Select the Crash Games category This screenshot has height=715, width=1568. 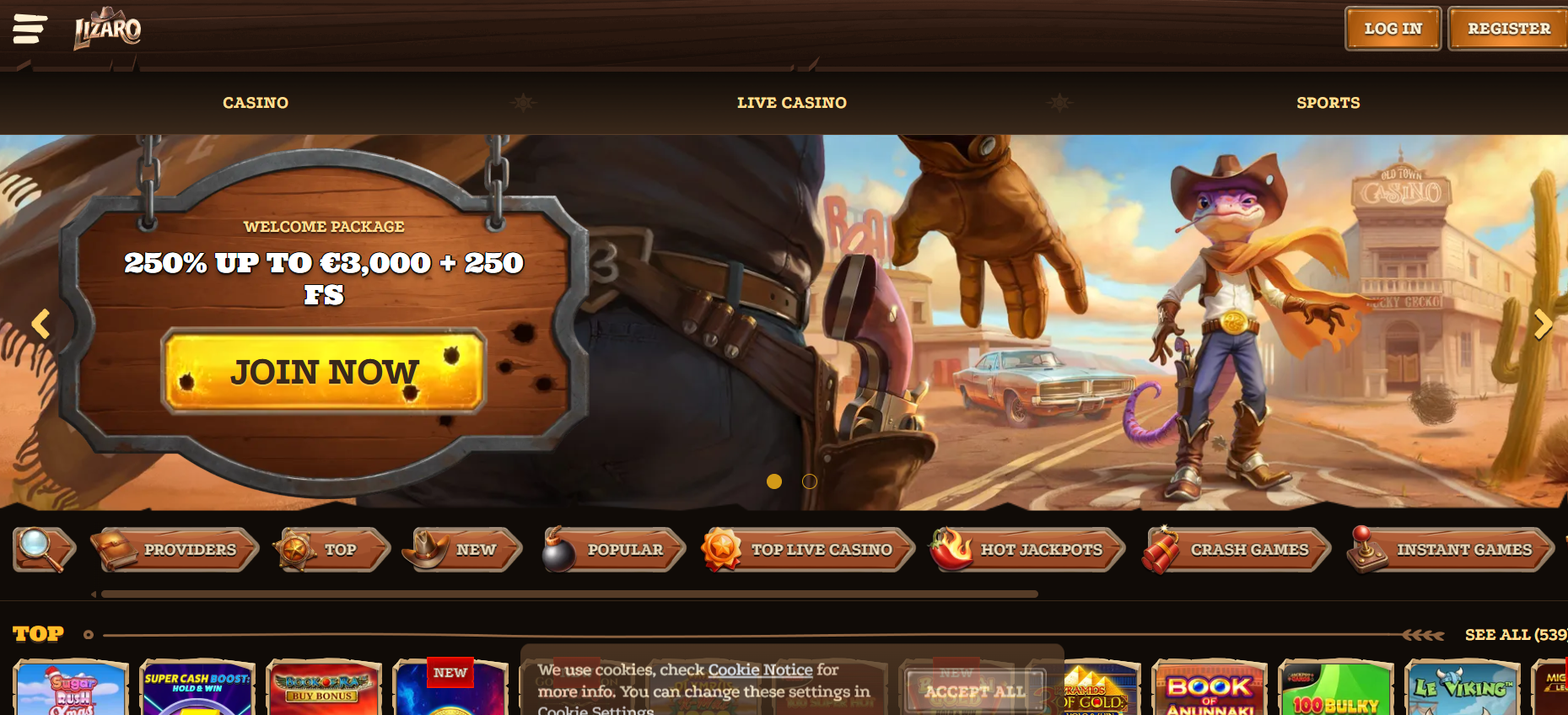pyautogui.click(x=1237, y=550)
